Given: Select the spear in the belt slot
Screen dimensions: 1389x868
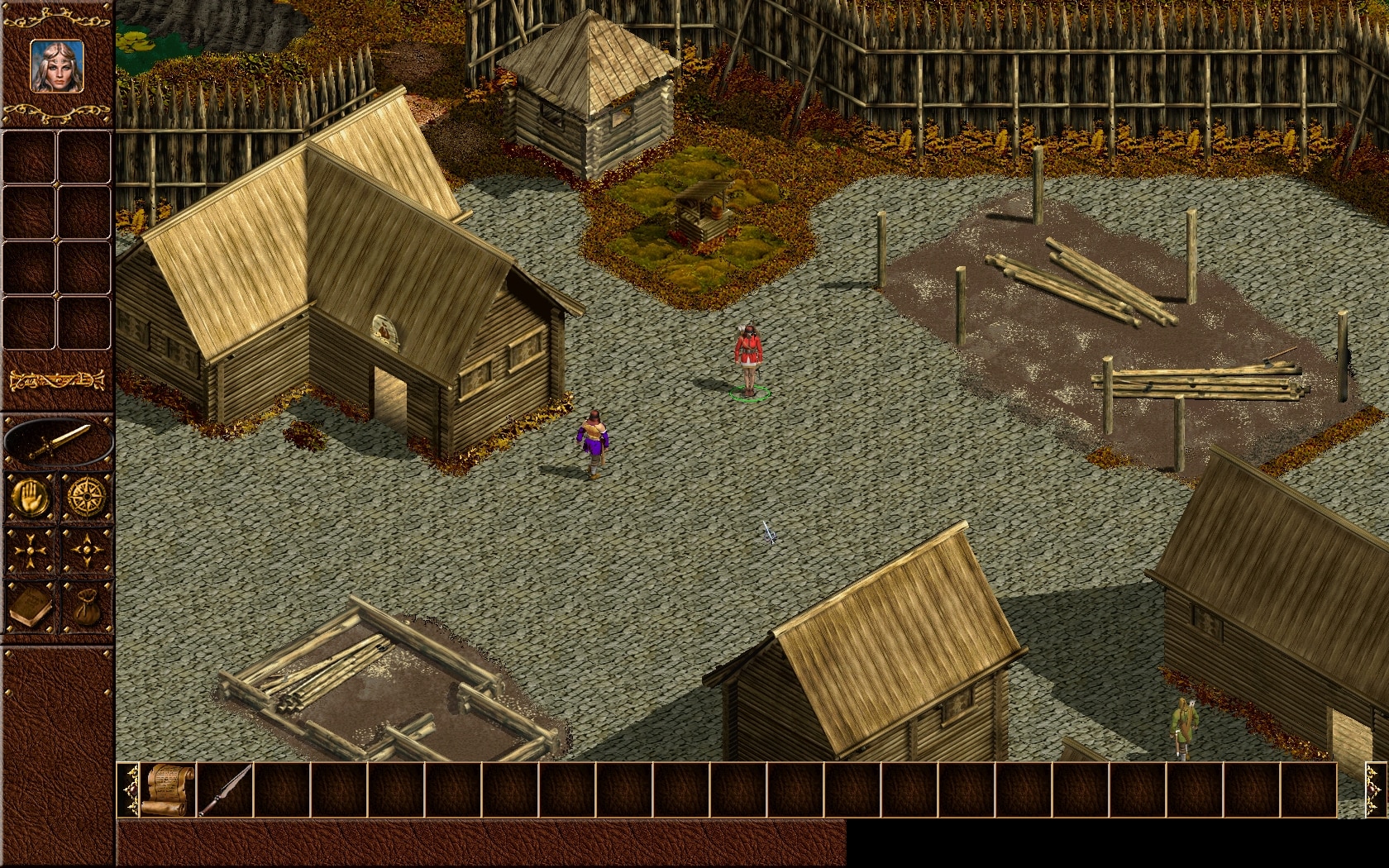Looking at the screenshot, I should point(226,789).
